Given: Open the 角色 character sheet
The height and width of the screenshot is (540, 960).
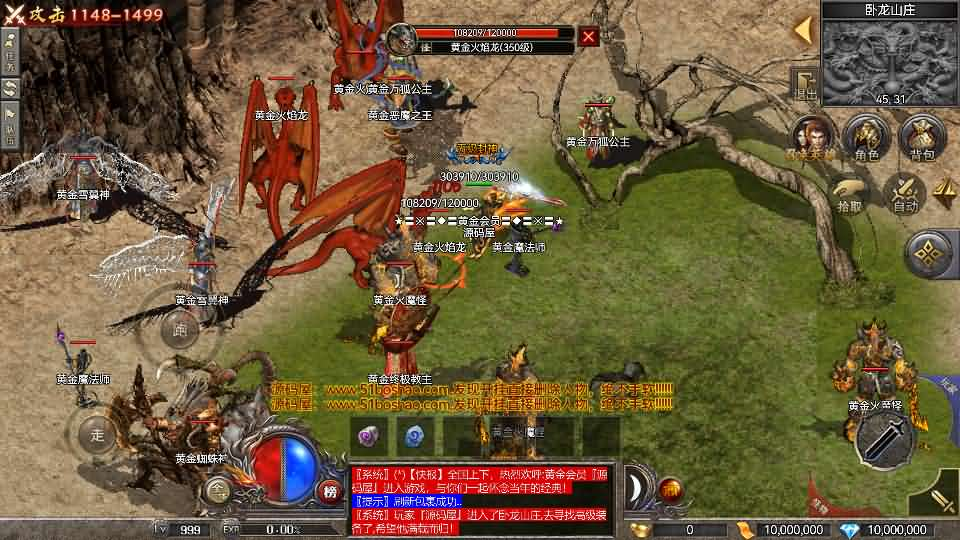Looking at the screenshot, I should [865, 137].
